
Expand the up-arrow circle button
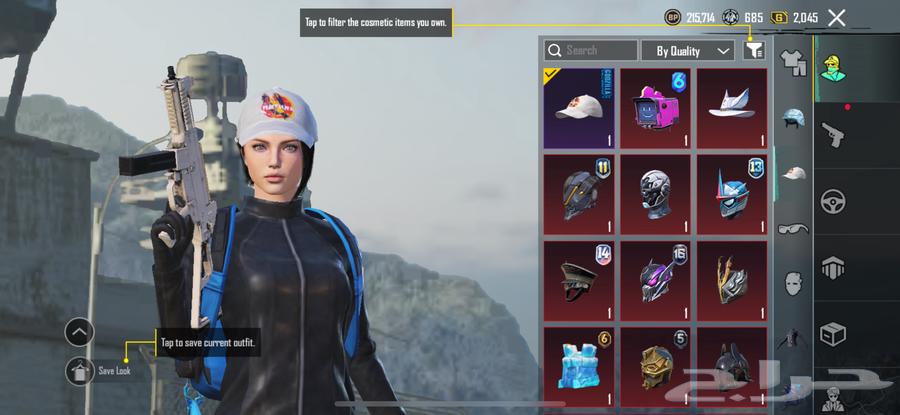click(80, 332)
